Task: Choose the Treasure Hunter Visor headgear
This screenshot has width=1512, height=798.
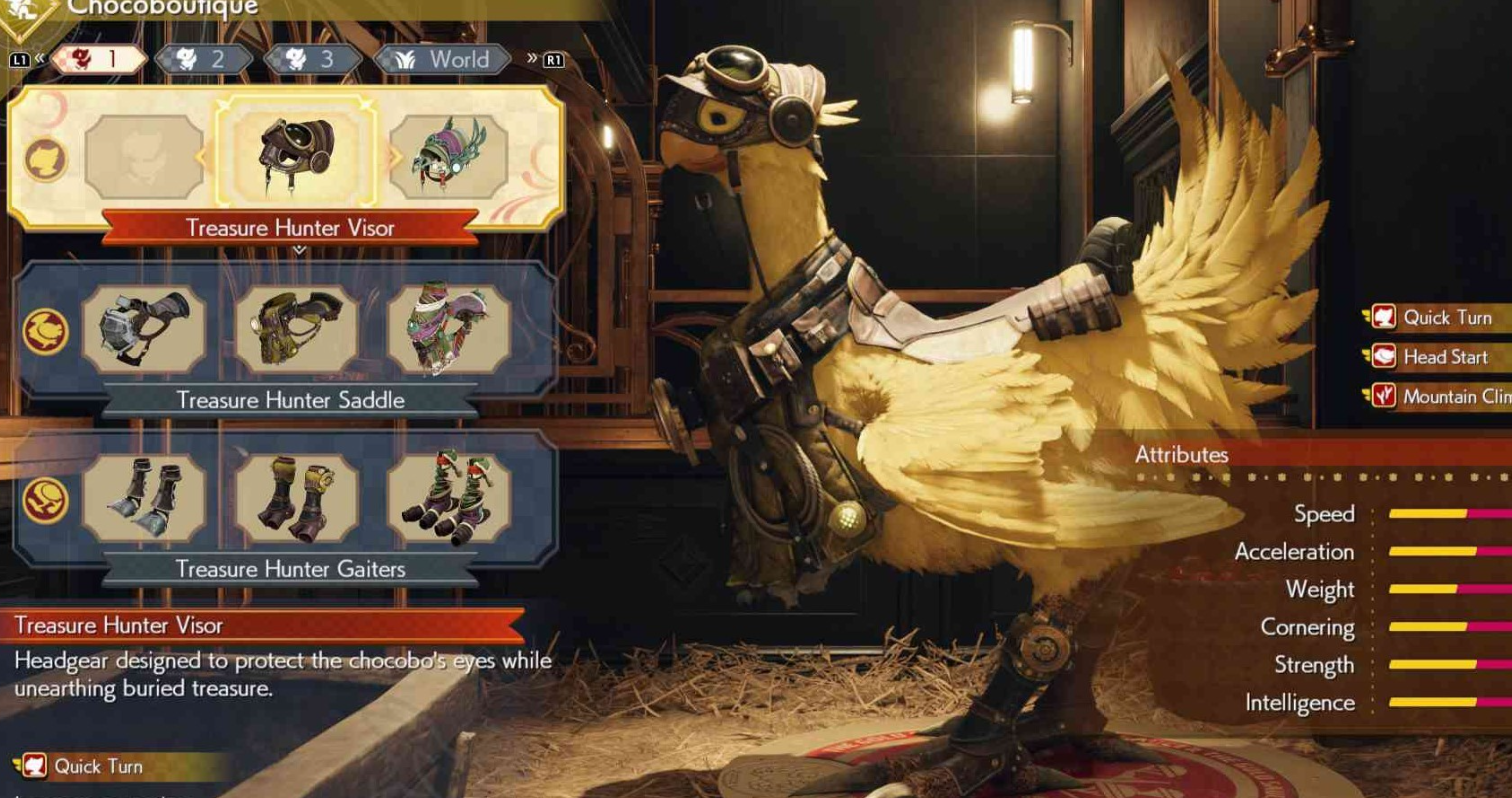Action: pos(297,156)
